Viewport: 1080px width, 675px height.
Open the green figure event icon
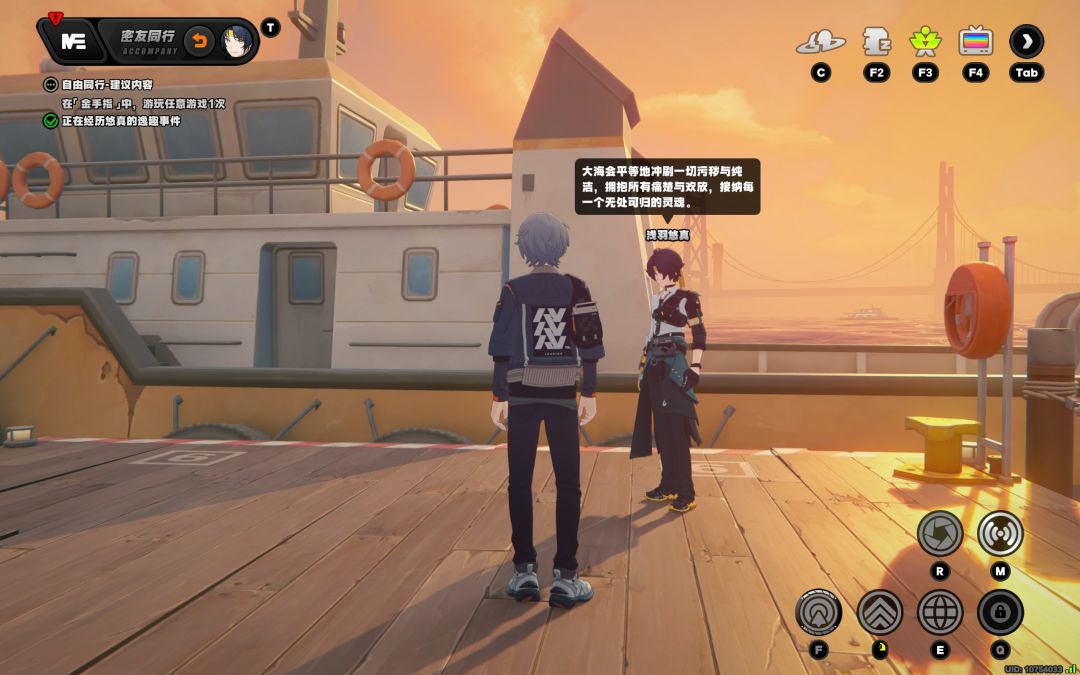click(925, 42)
